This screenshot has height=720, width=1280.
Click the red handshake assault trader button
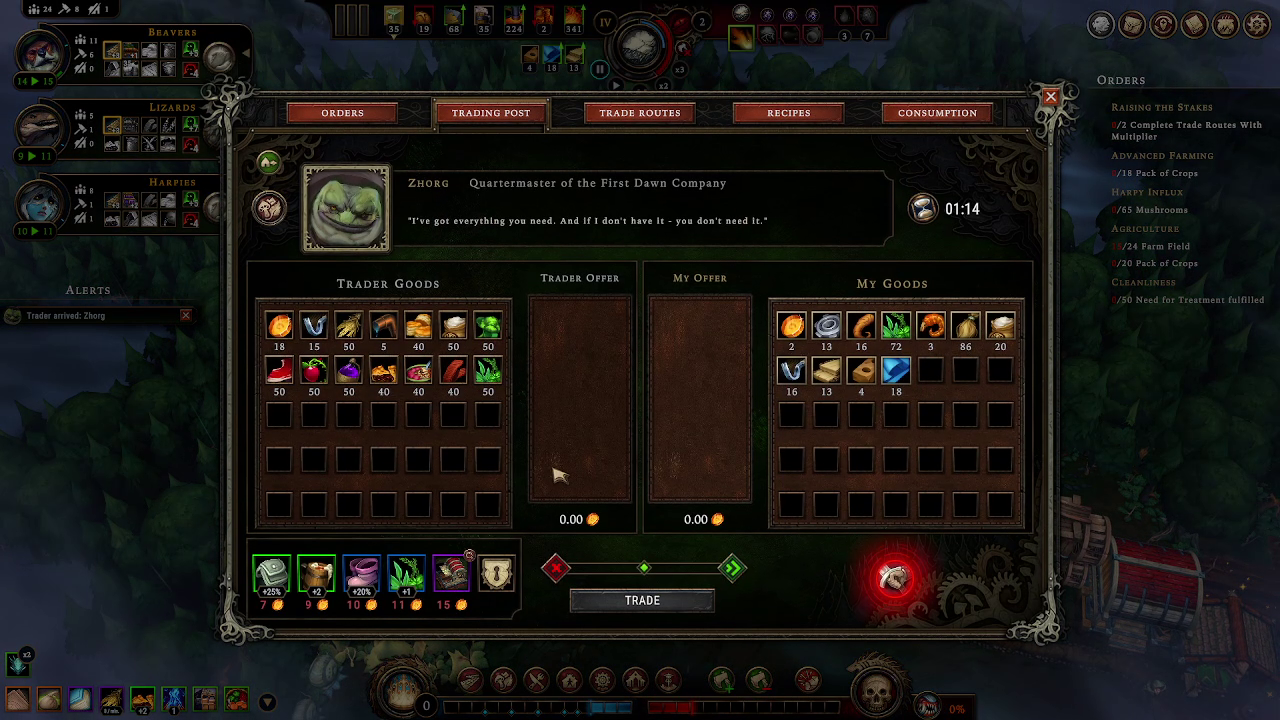tap(895, 578)
